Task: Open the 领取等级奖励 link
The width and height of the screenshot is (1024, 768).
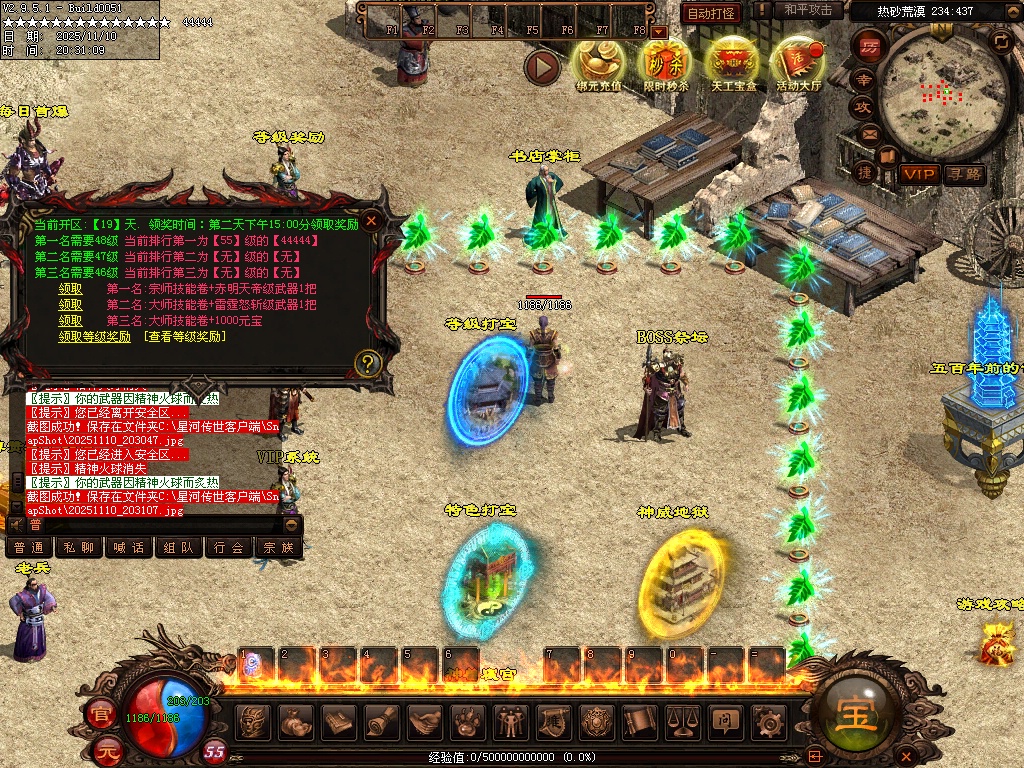Action: [94, 337]
